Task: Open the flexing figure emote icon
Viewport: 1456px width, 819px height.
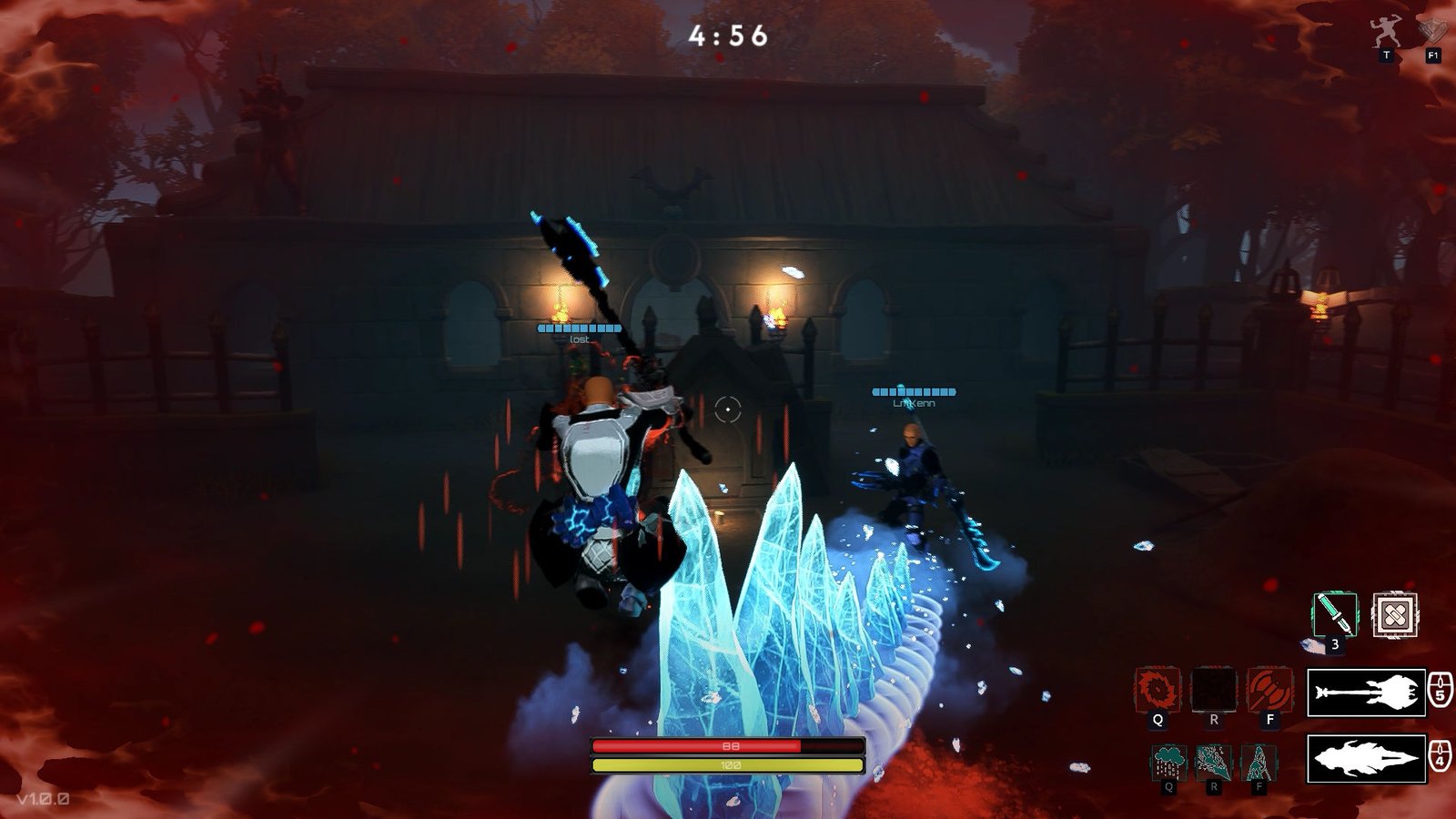Action: click(1386, 34)
